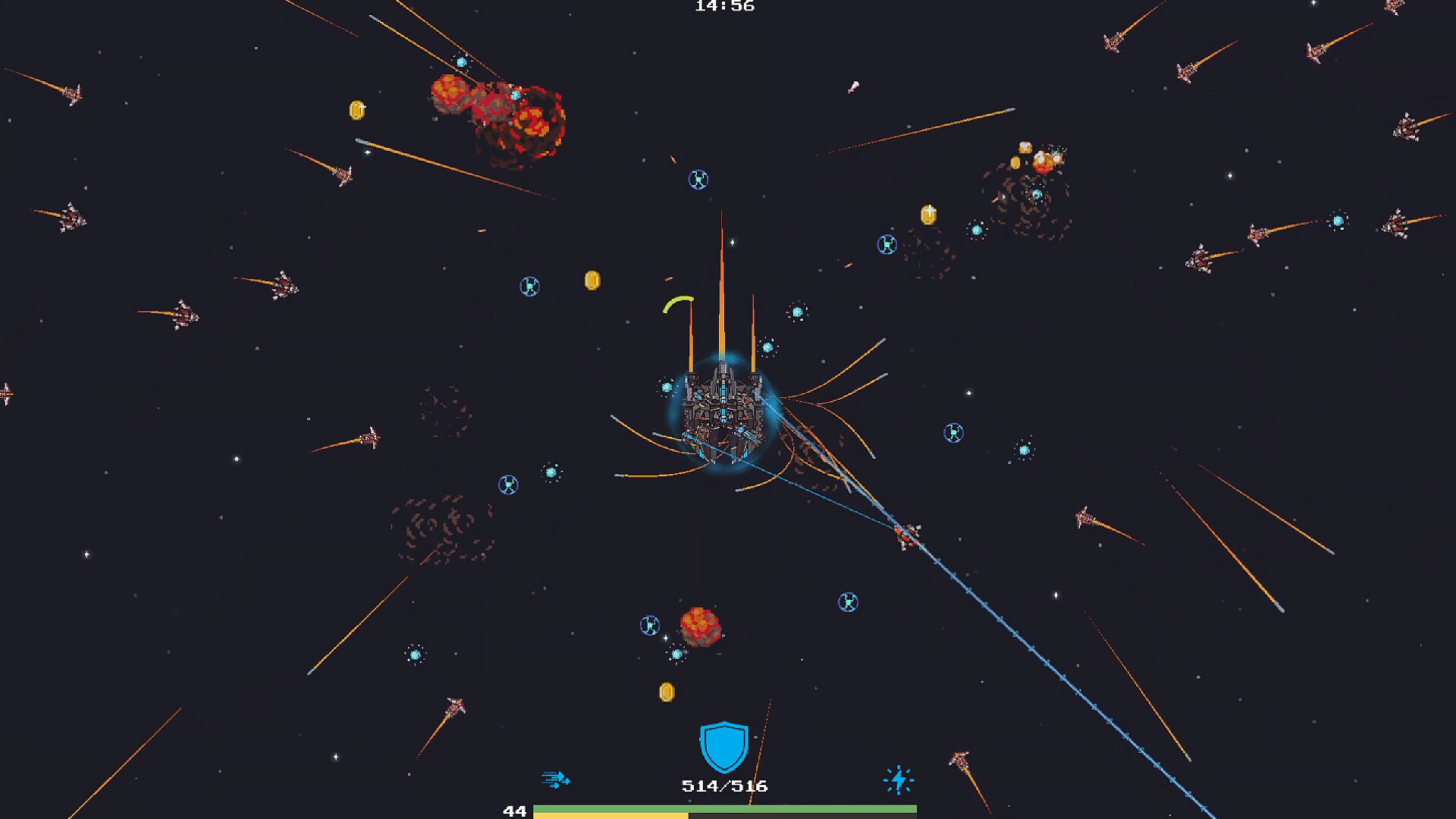Click the lightning energy icon on the HUD
The width and height of the screenshot is (1456, 819).
tap(898, 779)
